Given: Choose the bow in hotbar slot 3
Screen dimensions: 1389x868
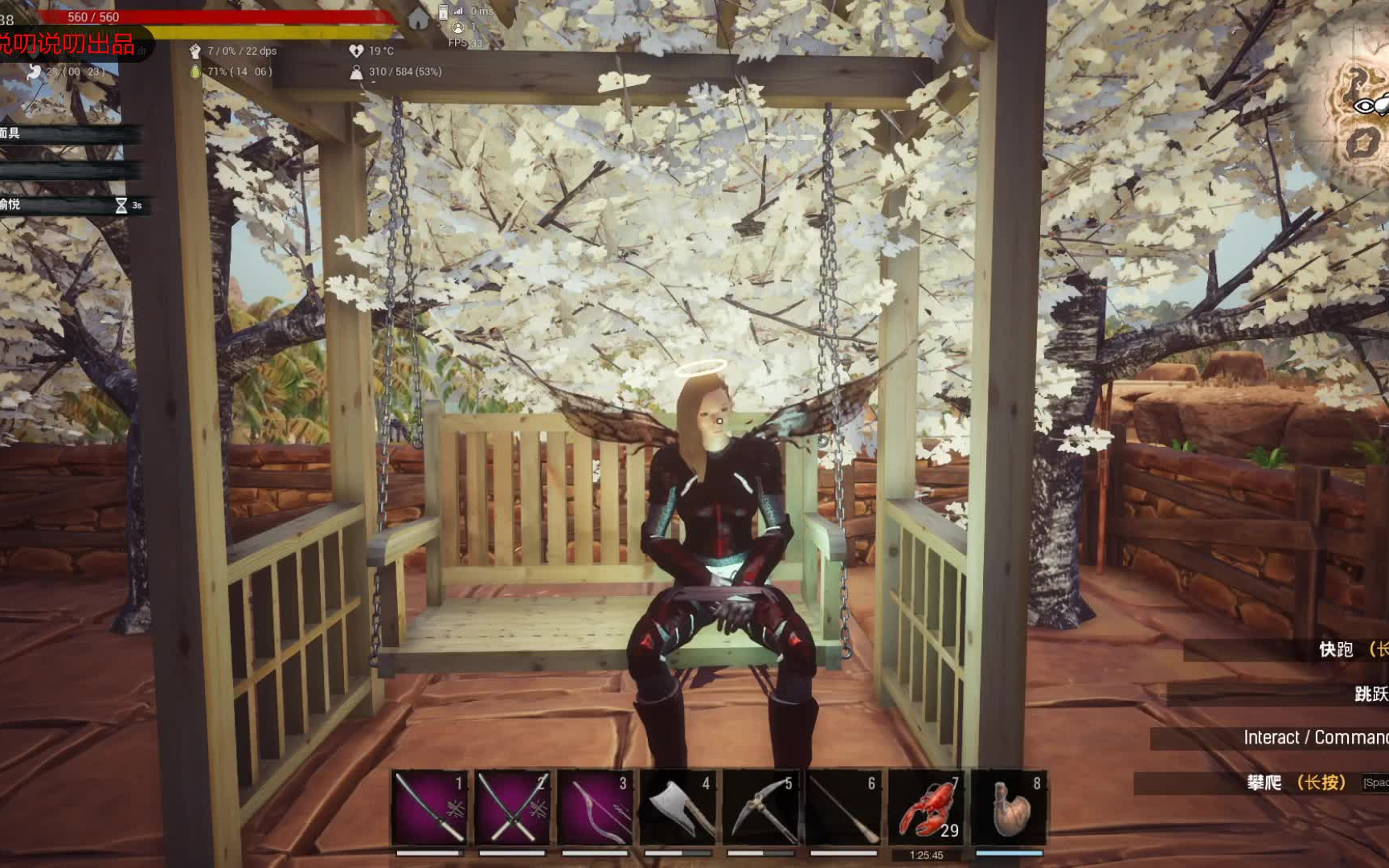Looking at the screenshot, I should (595, 807).
